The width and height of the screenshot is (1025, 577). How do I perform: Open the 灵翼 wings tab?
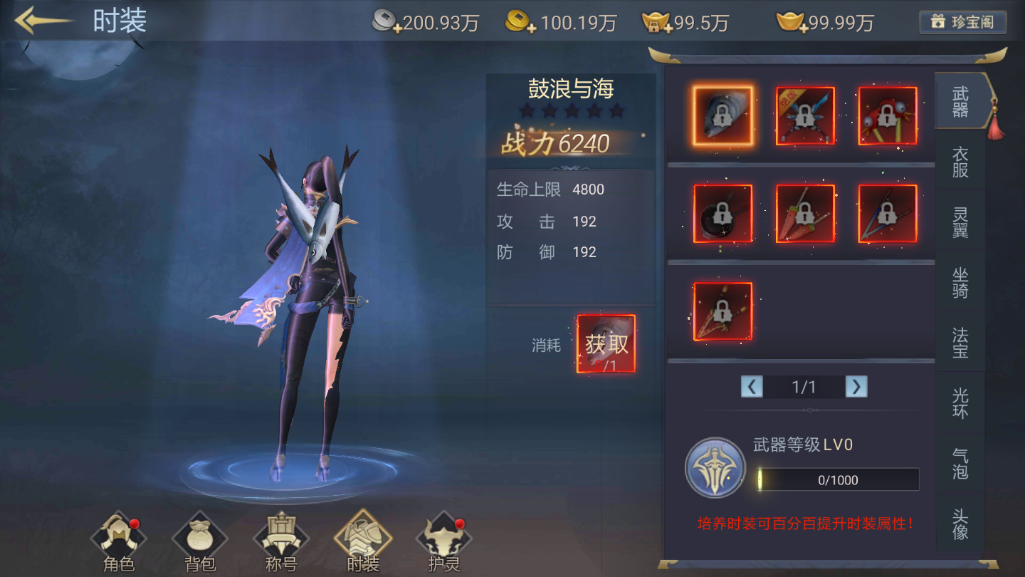[x=960, y=222]
